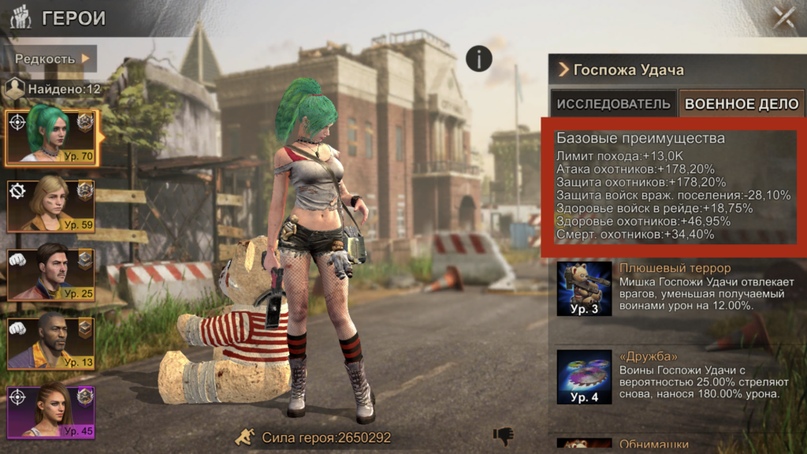Show hero info via the i icon
This screenshot has height=454, width=807.
[479, 58]
